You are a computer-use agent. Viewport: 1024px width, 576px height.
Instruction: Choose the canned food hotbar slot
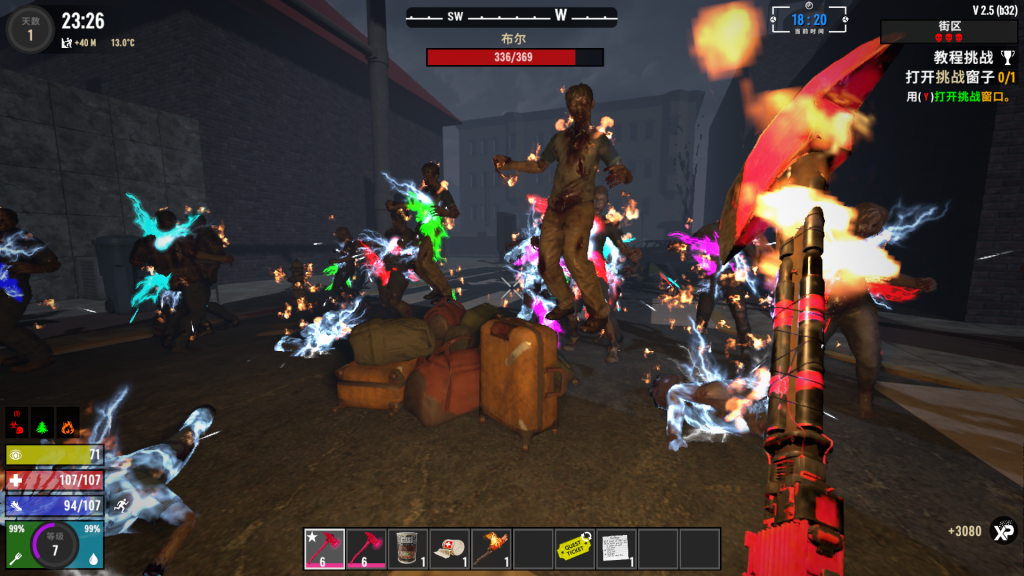(x=408, y=549)
